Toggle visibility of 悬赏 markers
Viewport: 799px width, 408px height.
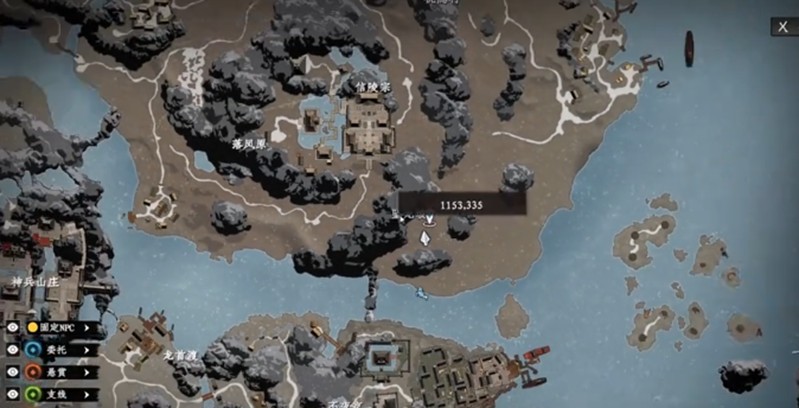13,371
